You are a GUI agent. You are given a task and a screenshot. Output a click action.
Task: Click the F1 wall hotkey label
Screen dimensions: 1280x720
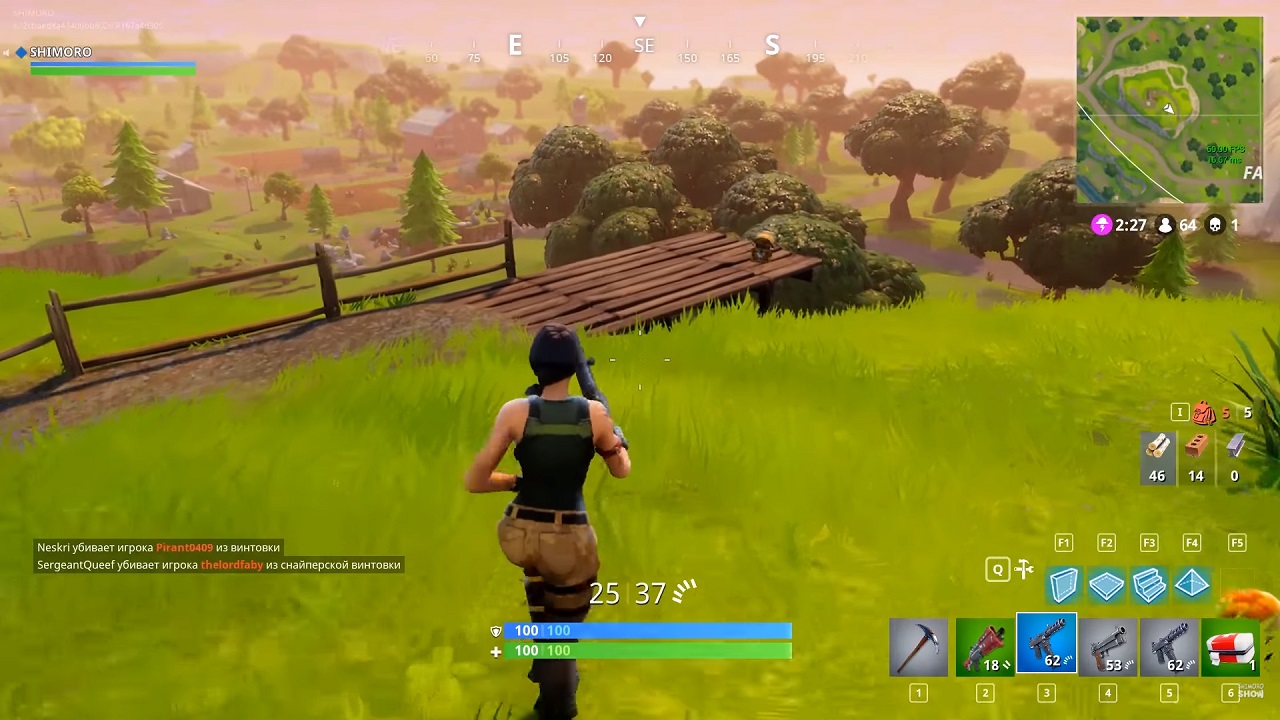click(1064, 542)
